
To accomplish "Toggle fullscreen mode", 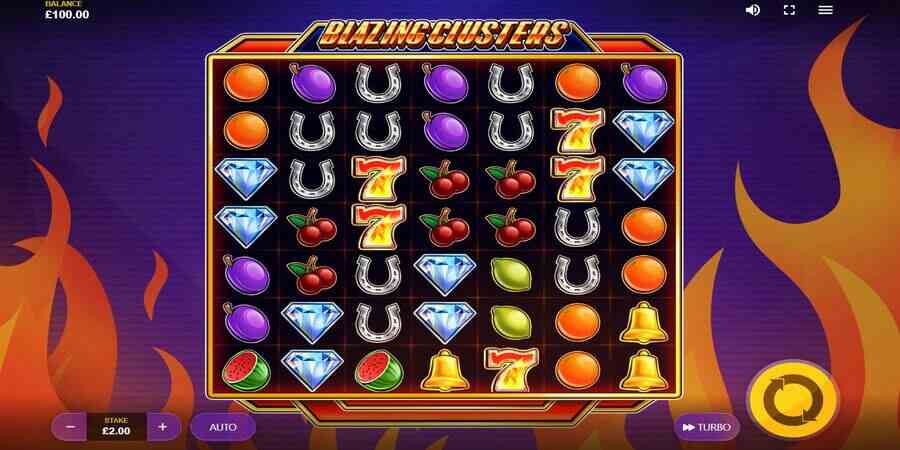I will tap(789, 10).
